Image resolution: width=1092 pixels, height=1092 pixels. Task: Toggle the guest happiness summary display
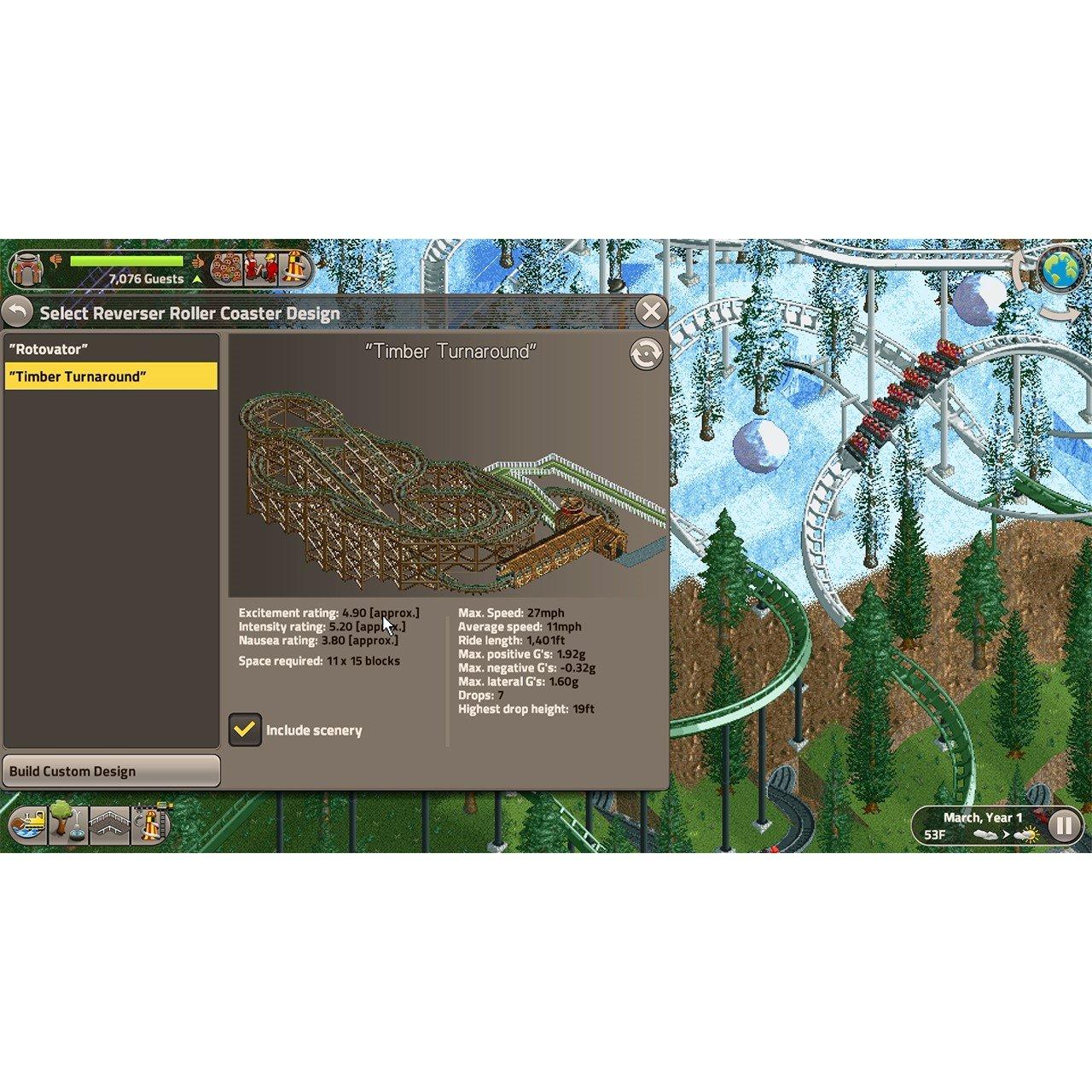(x=198, y=260)
